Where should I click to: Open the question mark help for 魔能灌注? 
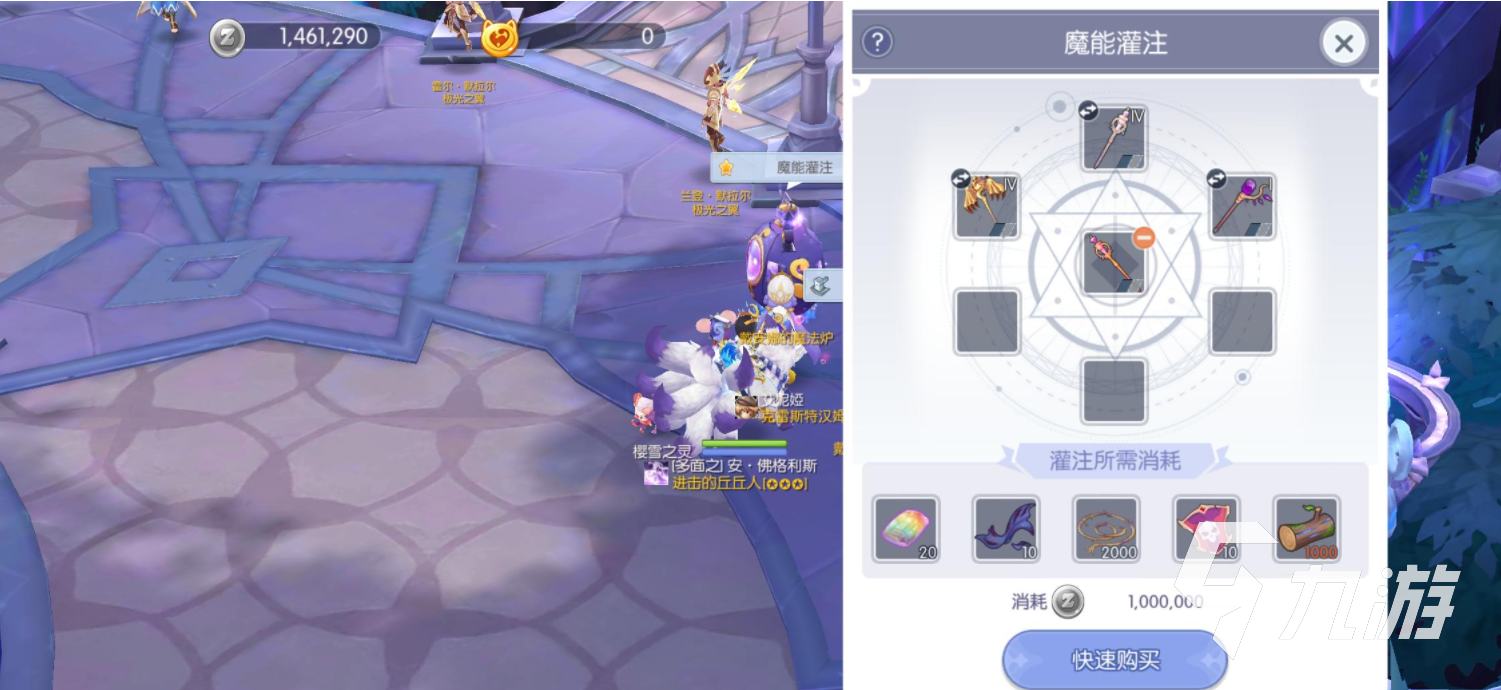(877, 42)
